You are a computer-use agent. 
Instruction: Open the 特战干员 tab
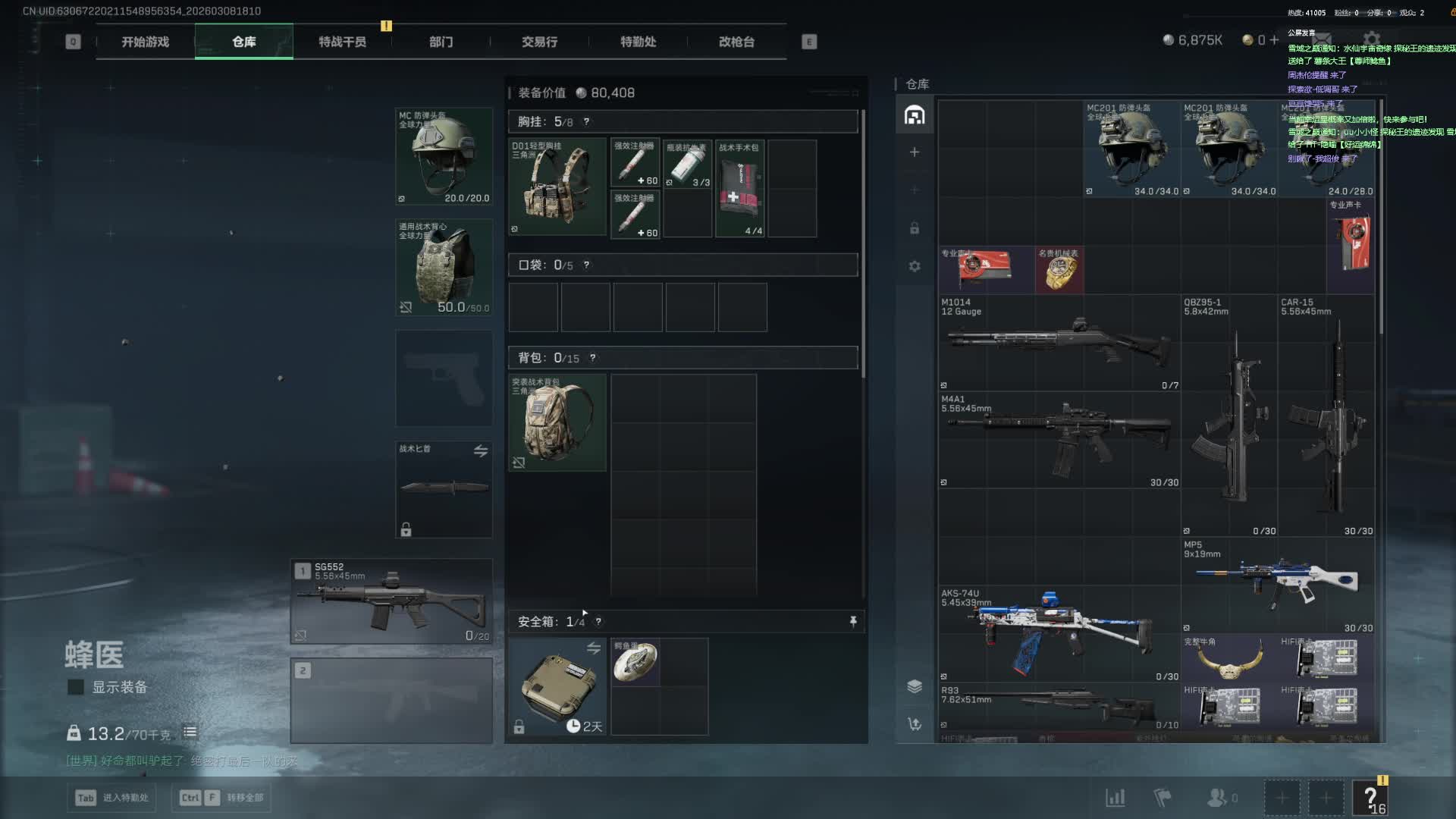342,42
